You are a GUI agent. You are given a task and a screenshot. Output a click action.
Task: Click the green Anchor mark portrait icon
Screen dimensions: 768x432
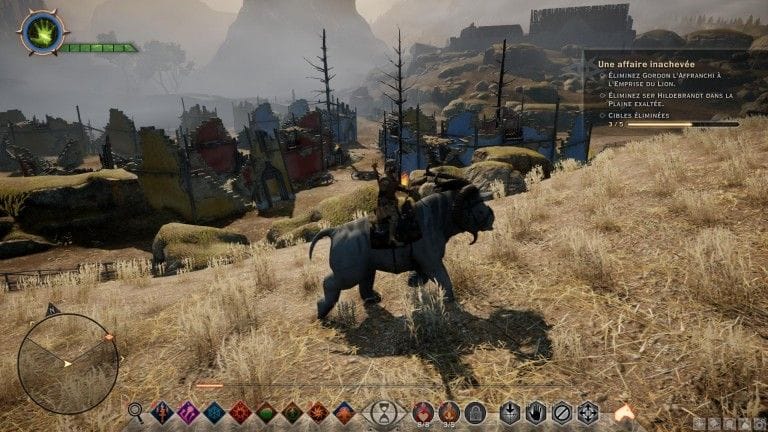43,32
